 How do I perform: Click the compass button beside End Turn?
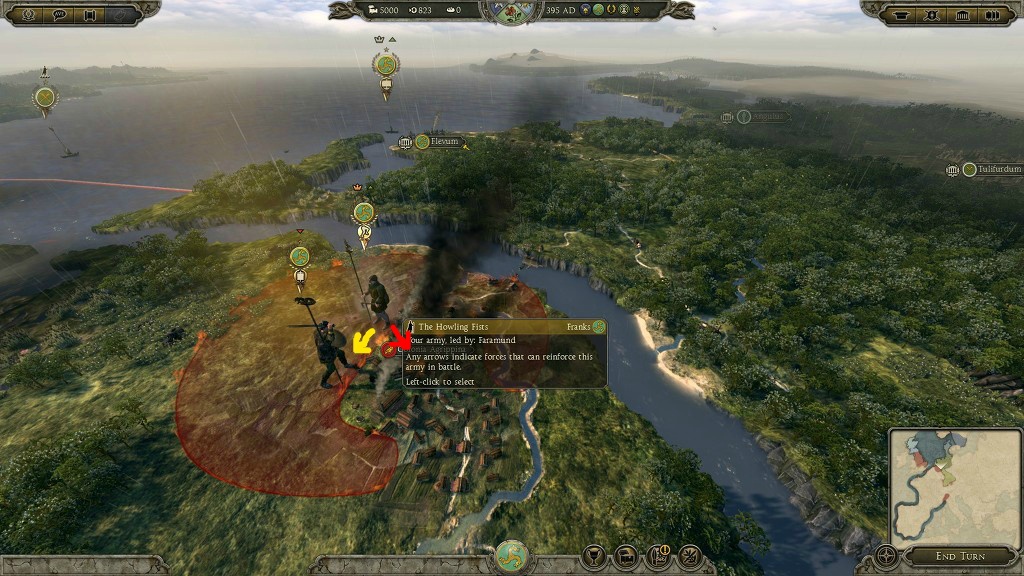[886, 555]
